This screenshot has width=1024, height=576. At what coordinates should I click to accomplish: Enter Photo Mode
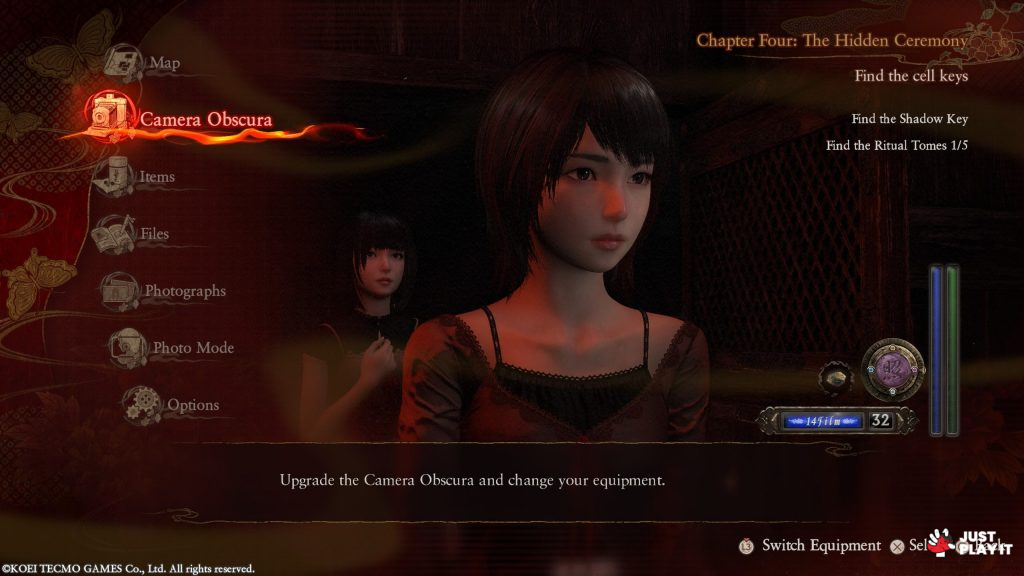tap(192, 348)
